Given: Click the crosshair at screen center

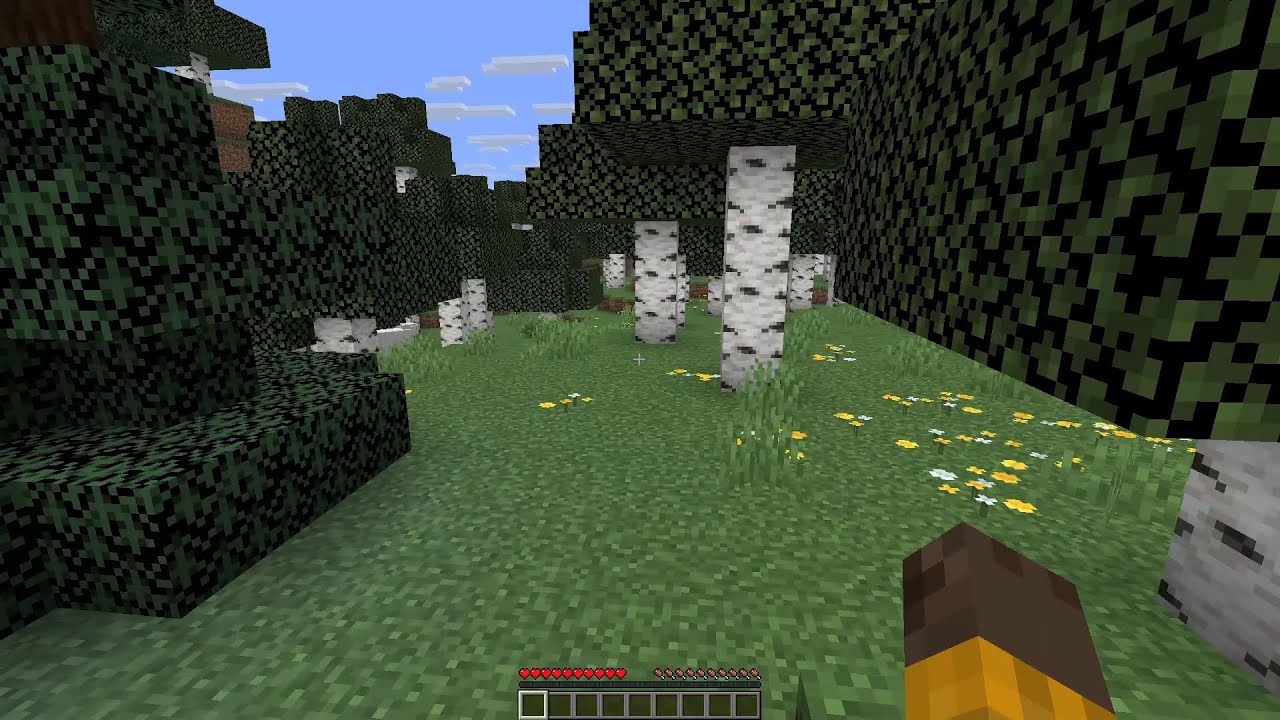Looking at the screenshot, I should [637, 360].
